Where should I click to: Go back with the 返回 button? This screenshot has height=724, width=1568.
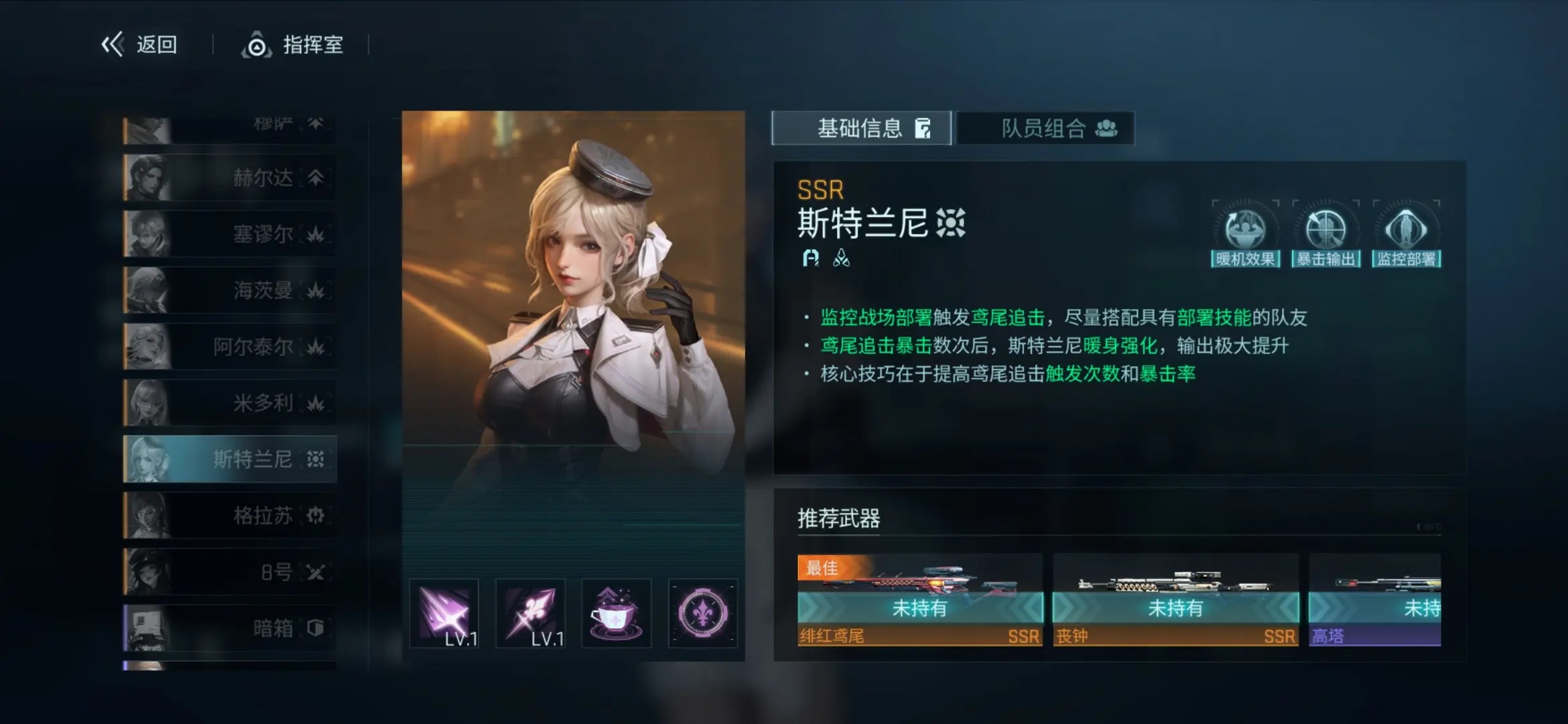pos(139,45)
